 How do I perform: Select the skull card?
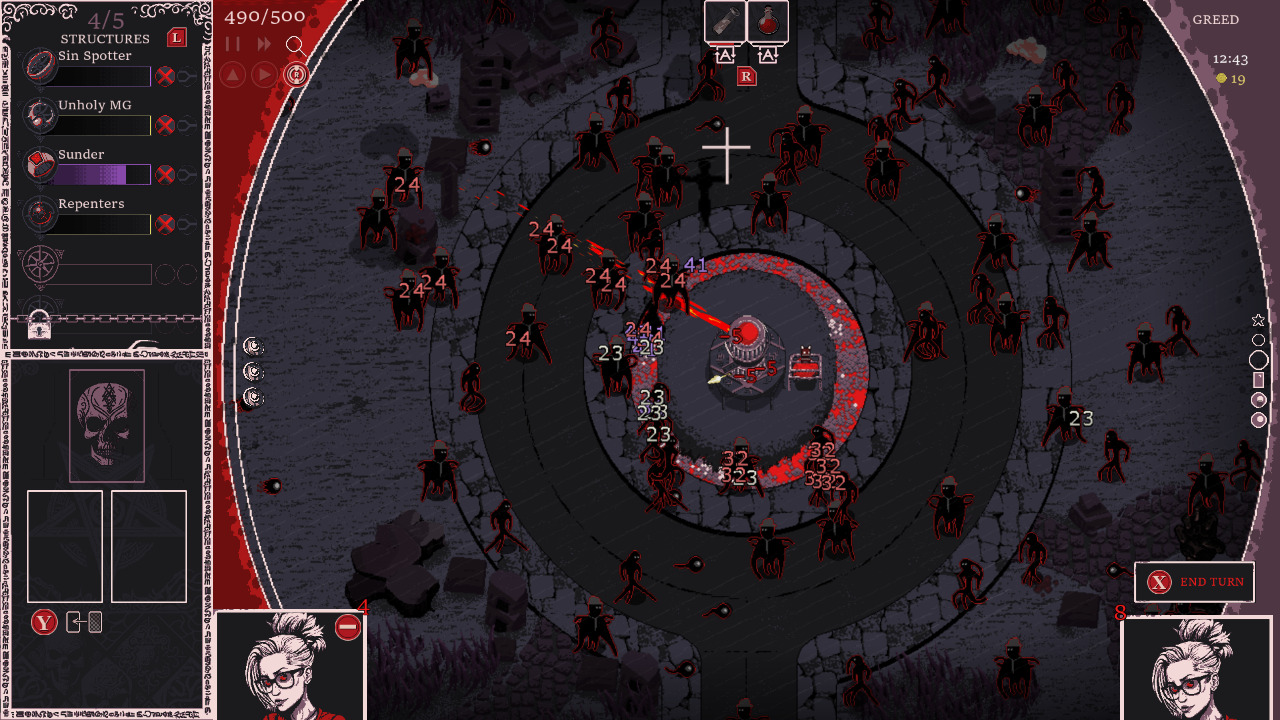point(107,425)
